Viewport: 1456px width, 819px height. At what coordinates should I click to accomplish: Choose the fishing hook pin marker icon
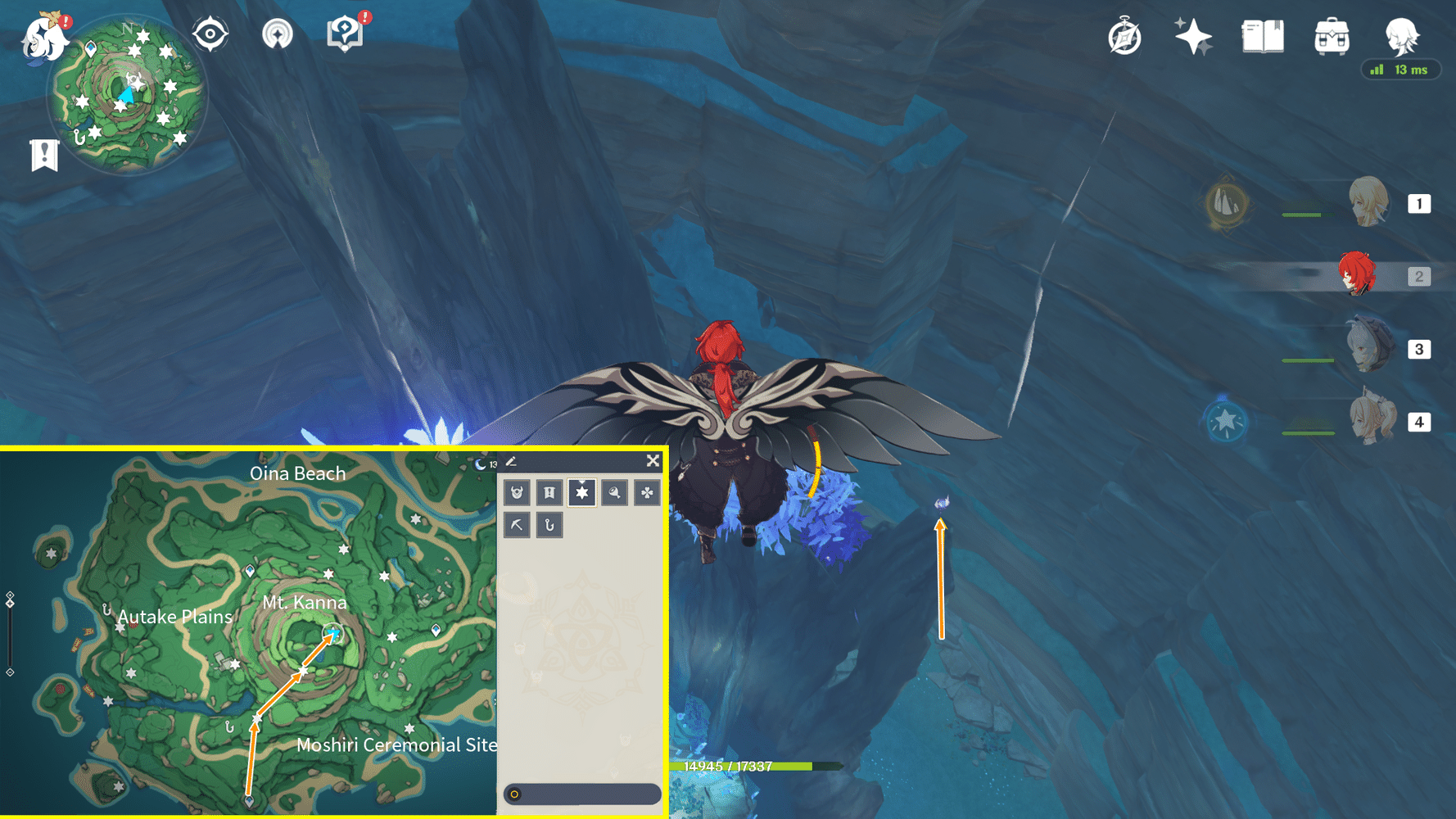click(x=549, y=525)
